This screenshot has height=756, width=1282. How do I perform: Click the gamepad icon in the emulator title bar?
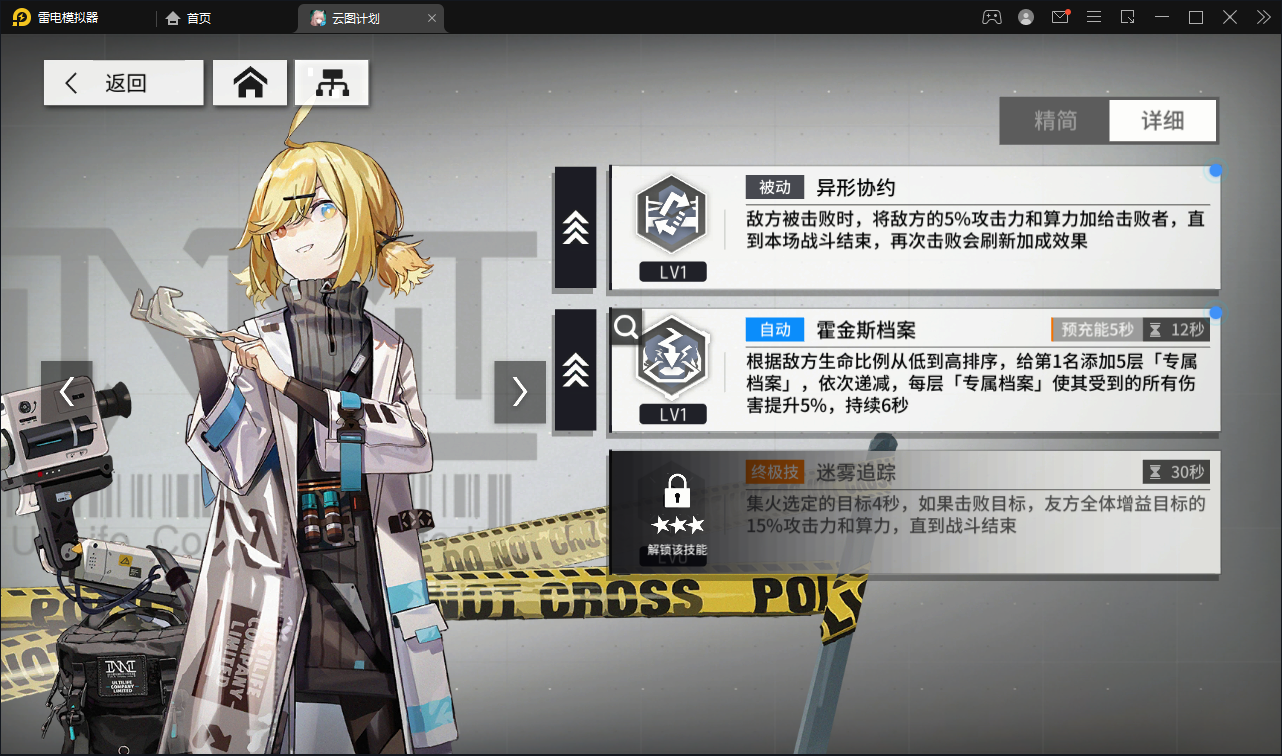(x=992, y=16)
